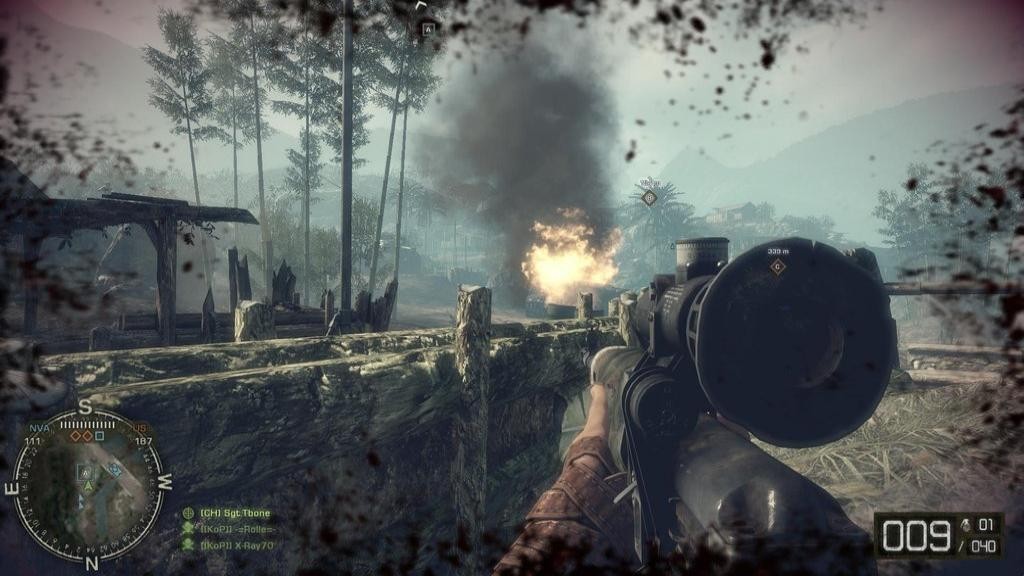This screenshot has height=576, width=1024.
Task: Select the grenade icon beside the ammo counter
Action: coord(964,524)
